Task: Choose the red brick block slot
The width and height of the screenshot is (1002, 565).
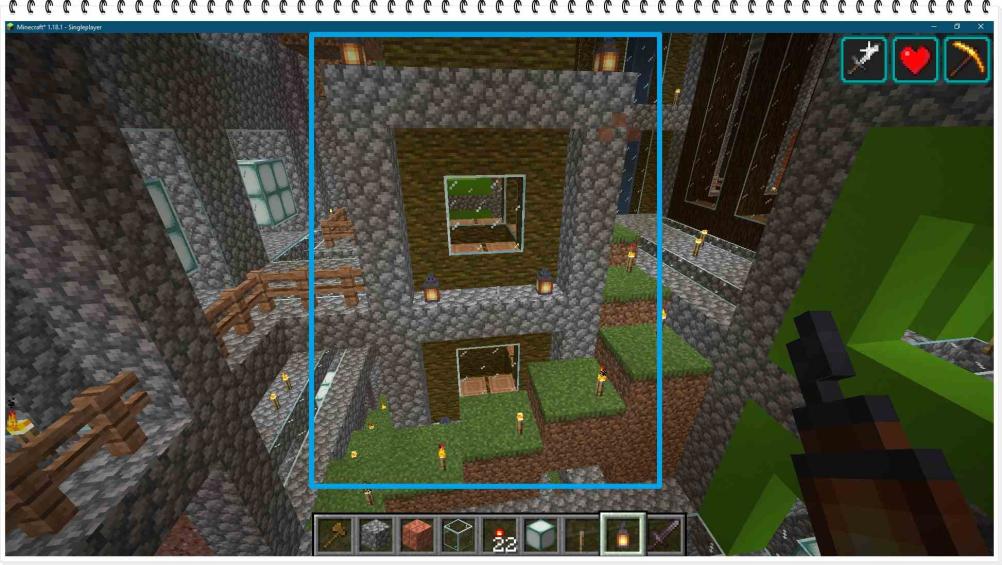Action: coord(417,536)
